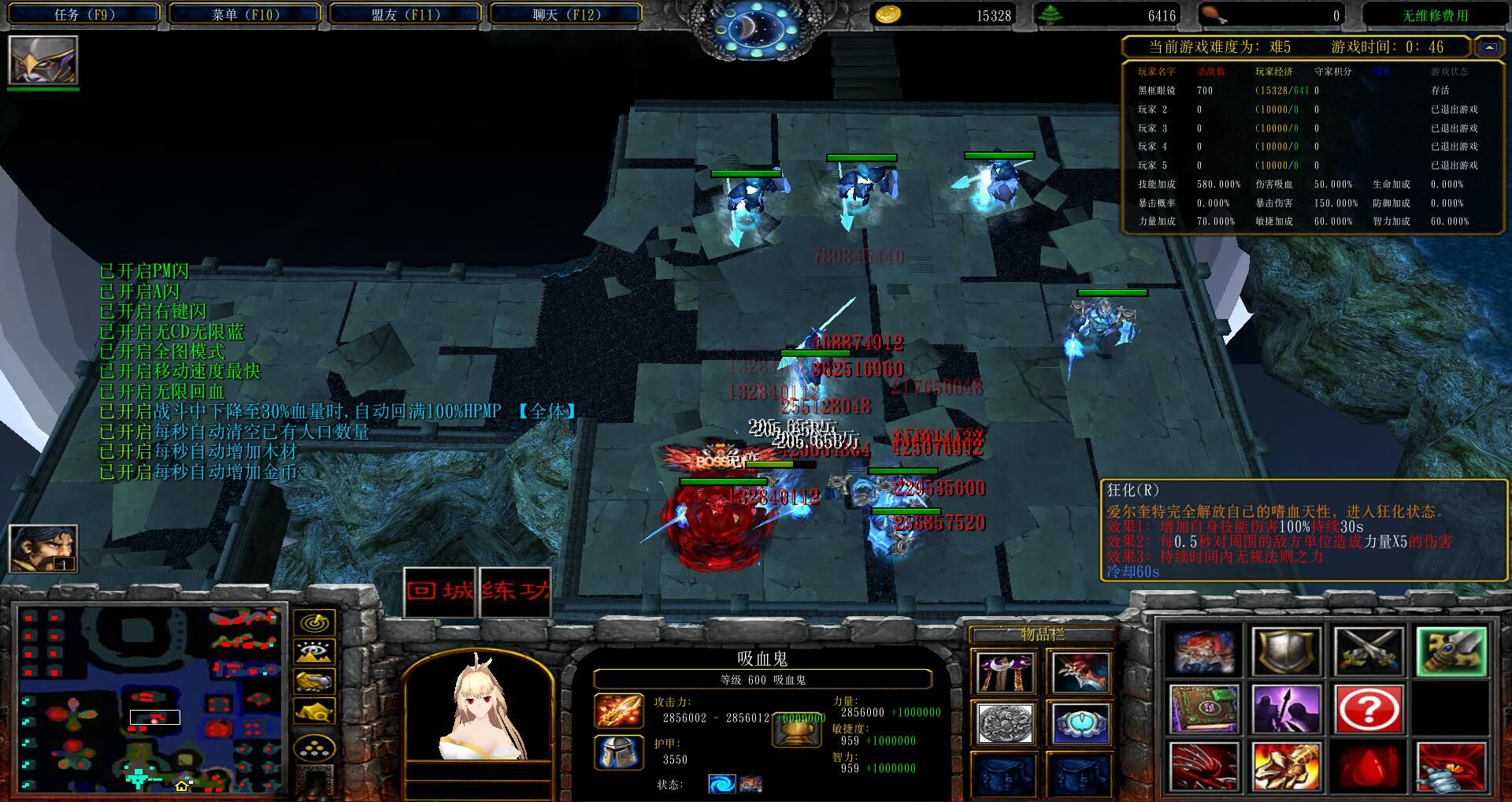Choose the crossed swords attack command
The width and height of the screenshot is (1512, 802).
[1369, 652]
